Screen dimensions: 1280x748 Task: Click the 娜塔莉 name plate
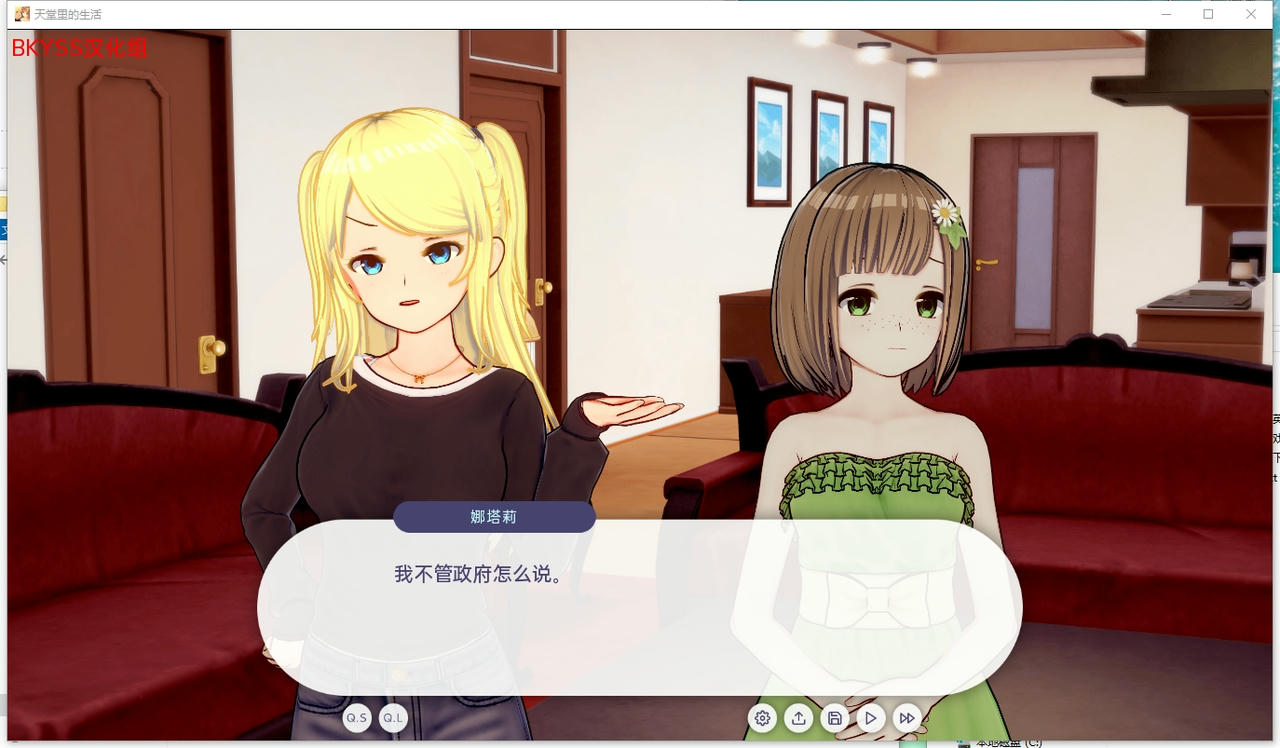[494, 517]
